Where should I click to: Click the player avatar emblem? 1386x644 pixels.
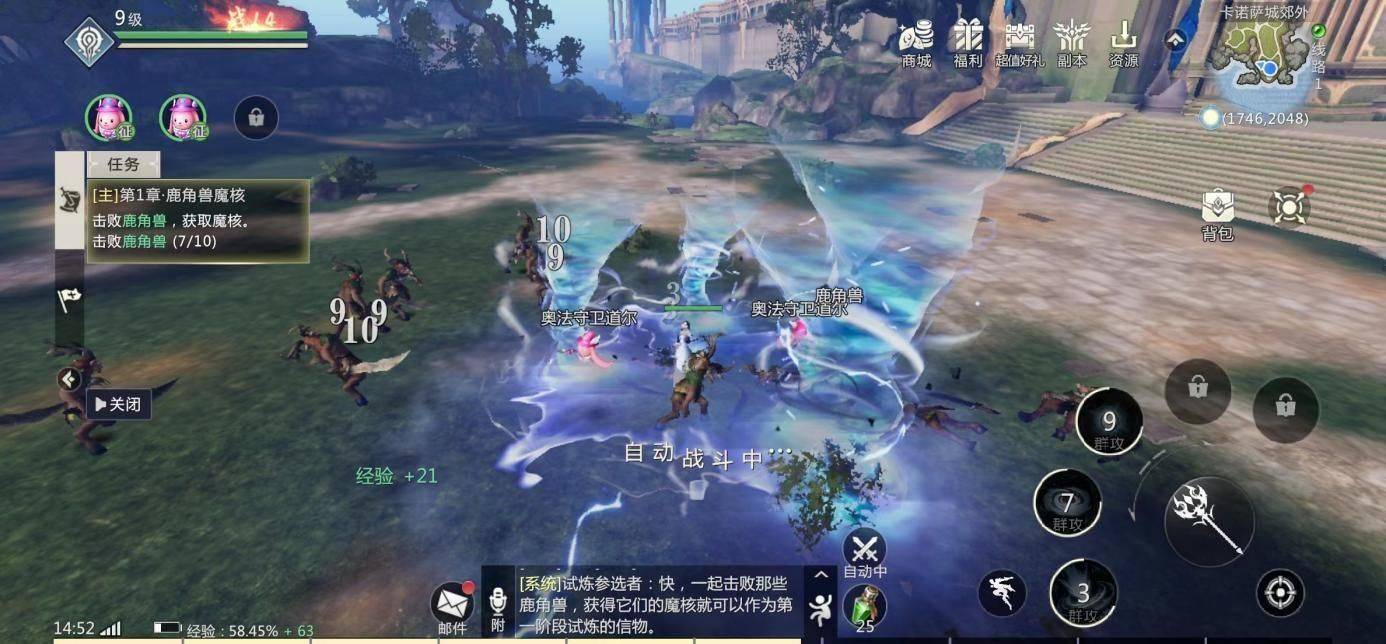click(x=89, y=42)
